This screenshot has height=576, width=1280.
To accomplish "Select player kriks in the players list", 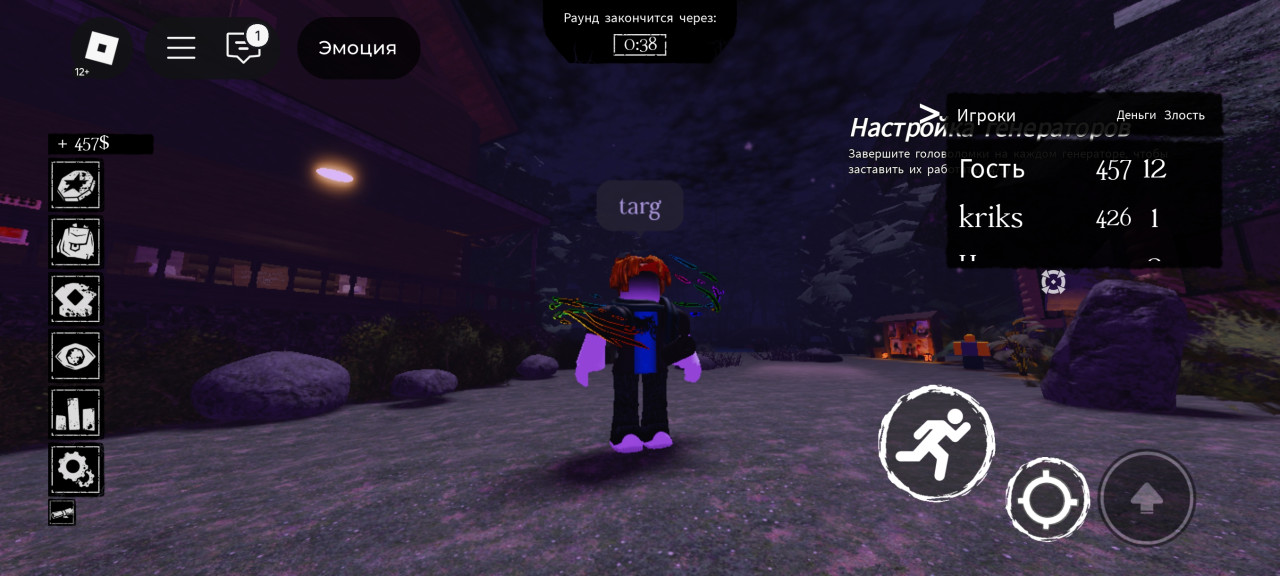I will point(990,218).
